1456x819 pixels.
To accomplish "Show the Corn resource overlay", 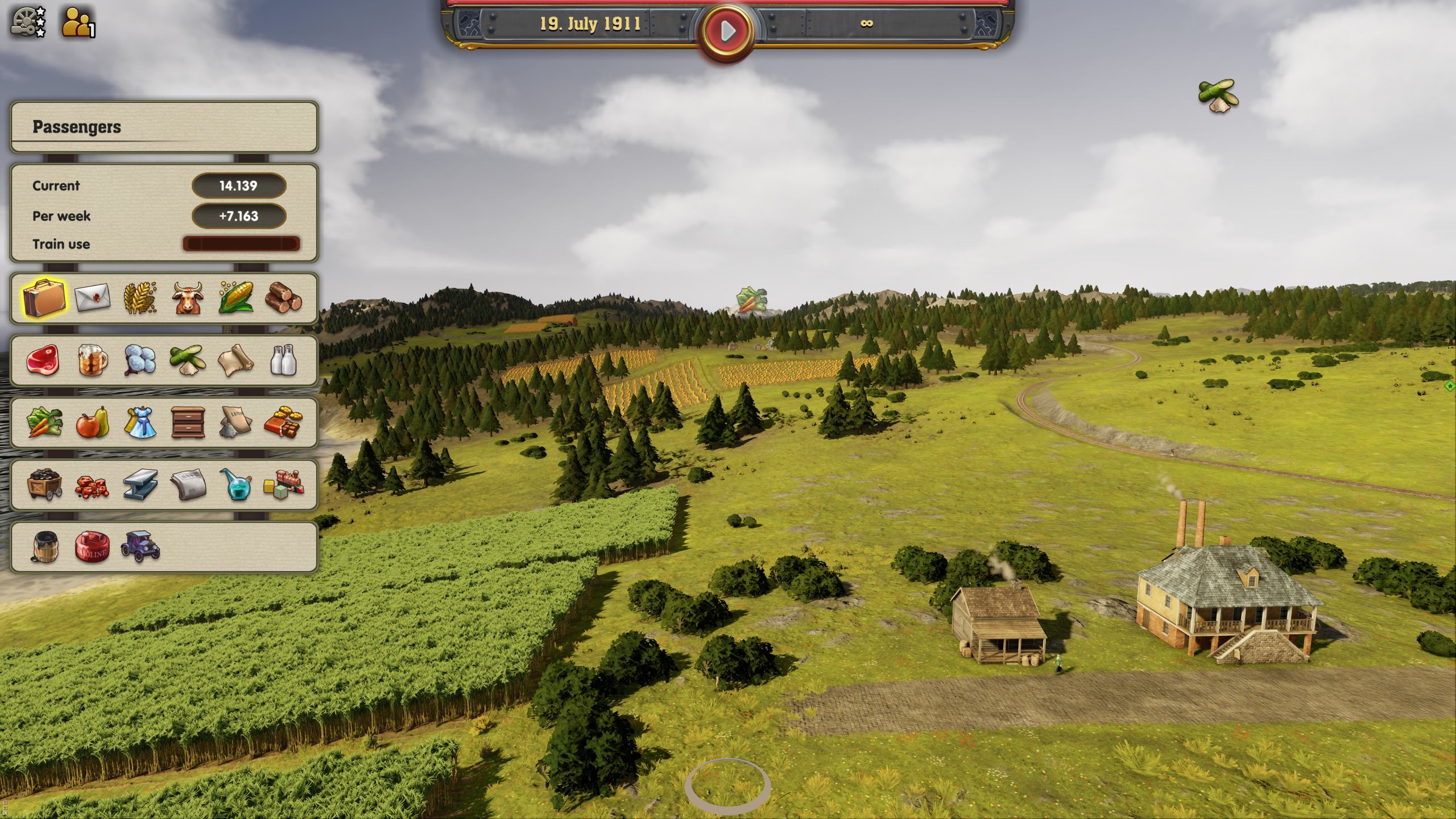I will (x=237, y=299).
